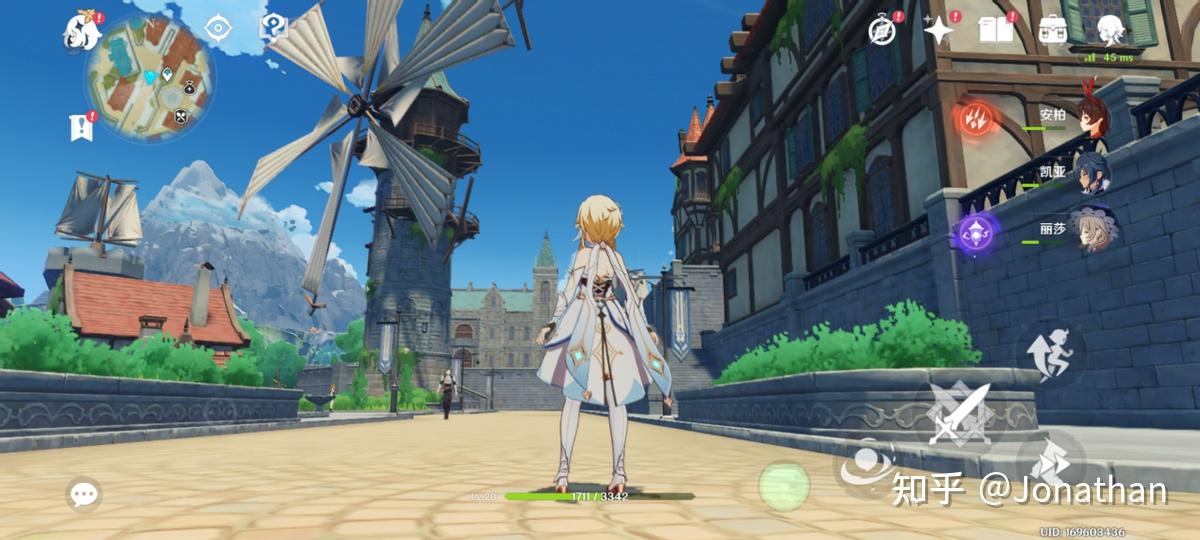Open the character screen icon
This screenshot has height=540, width=1200.
(1110, 30)
